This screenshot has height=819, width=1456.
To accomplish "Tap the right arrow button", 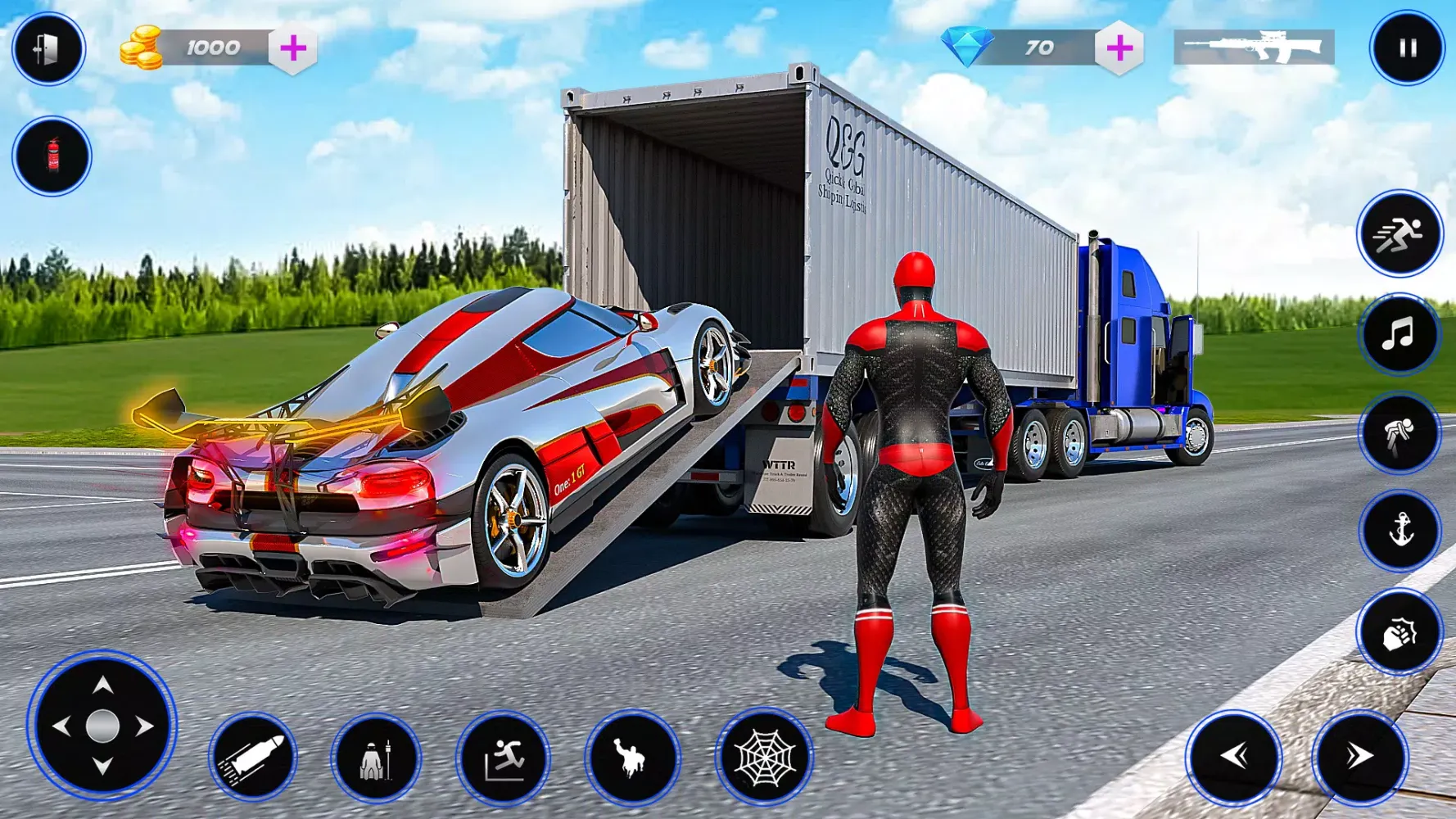I will tap(1359, 757).
